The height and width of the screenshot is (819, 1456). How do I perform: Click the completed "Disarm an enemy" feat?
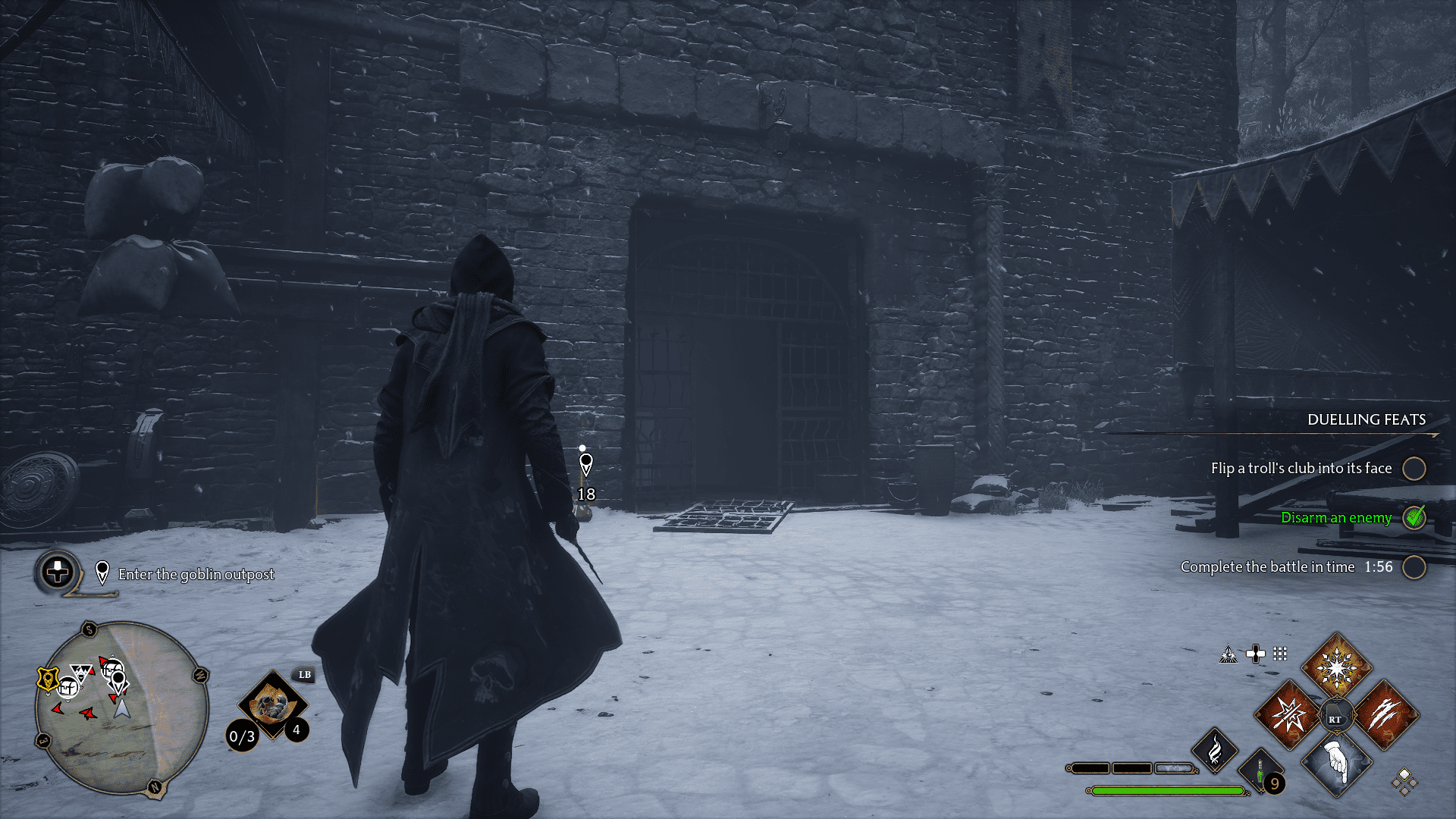click(x=1336, y=518)
